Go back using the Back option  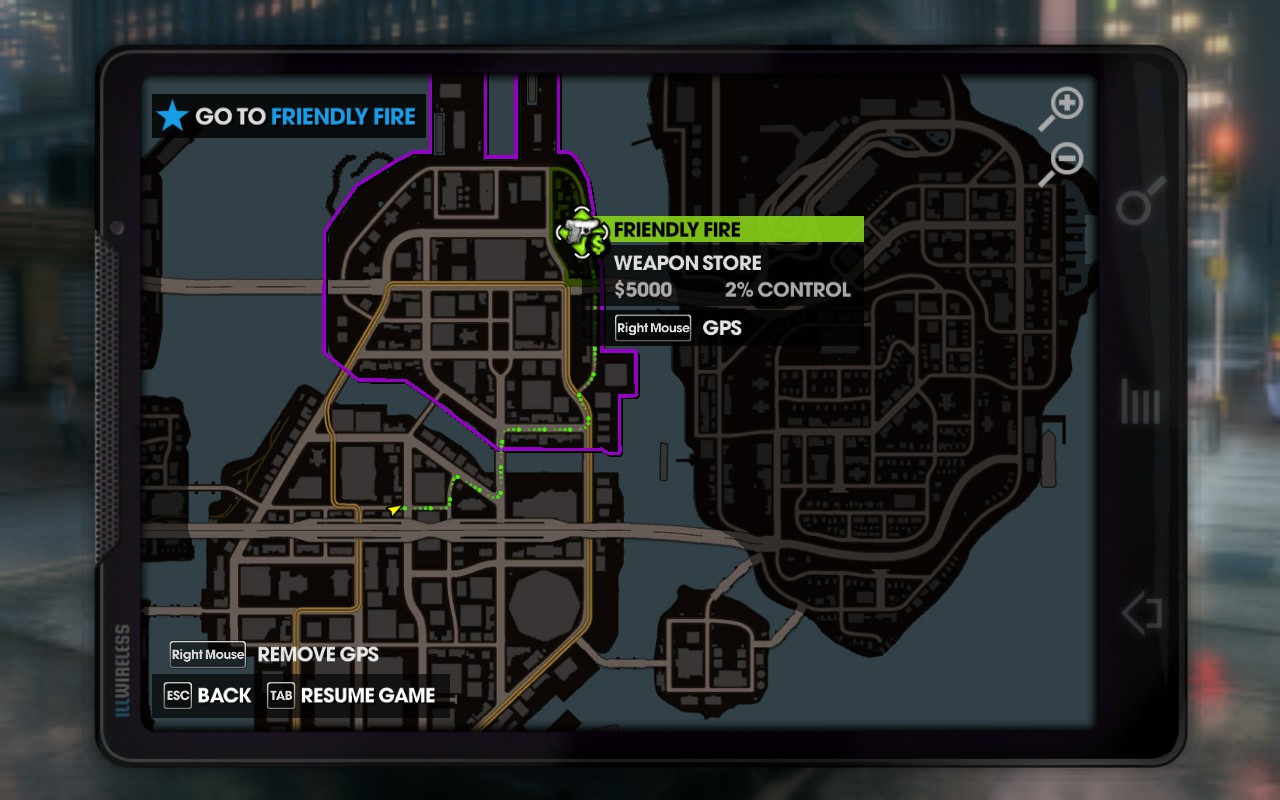208,695
